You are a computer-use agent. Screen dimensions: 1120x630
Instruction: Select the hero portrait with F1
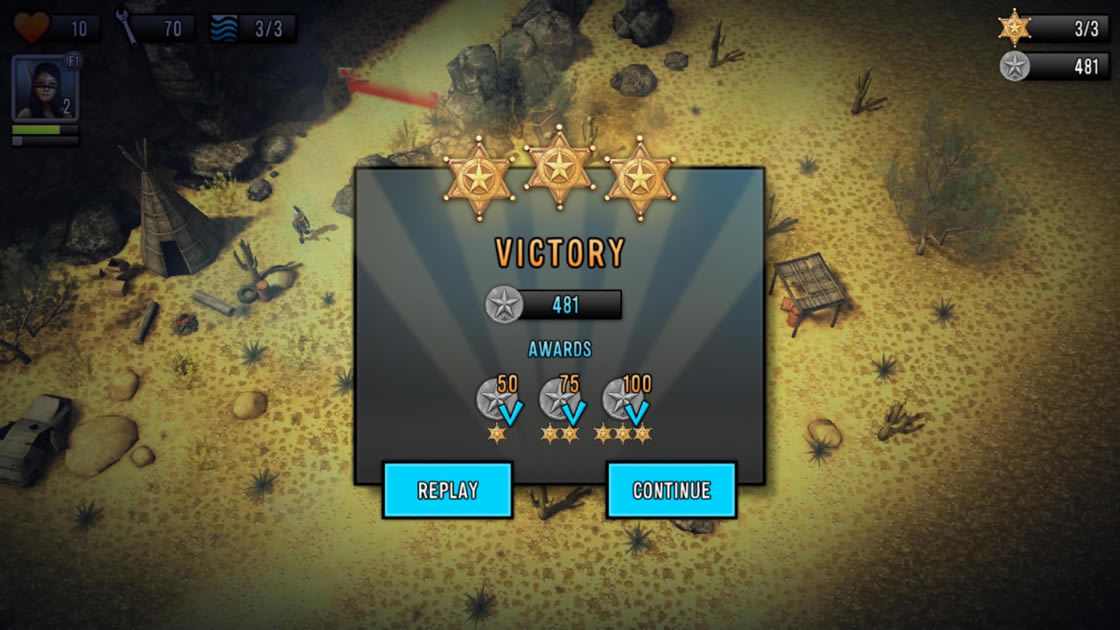[x=45, y=88]
